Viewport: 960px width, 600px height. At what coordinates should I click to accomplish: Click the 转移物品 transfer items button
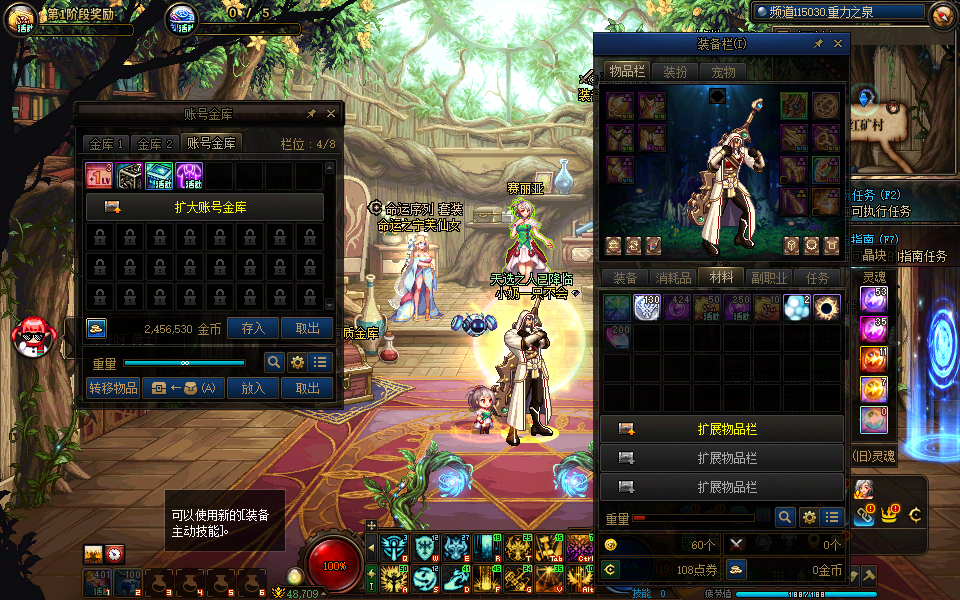[113, 388]
